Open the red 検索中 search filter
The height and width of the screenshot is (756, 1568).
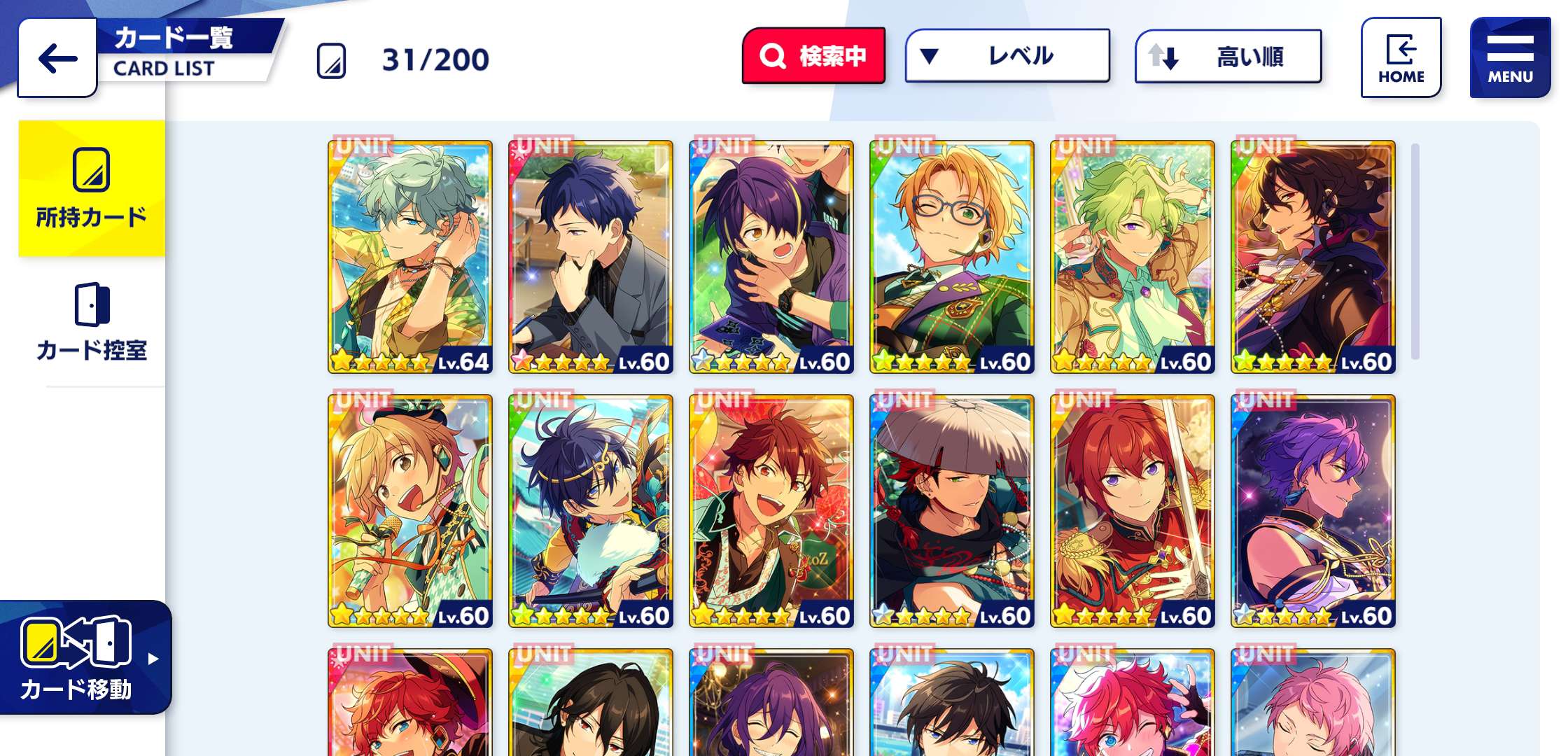click(x=813, y=56)
